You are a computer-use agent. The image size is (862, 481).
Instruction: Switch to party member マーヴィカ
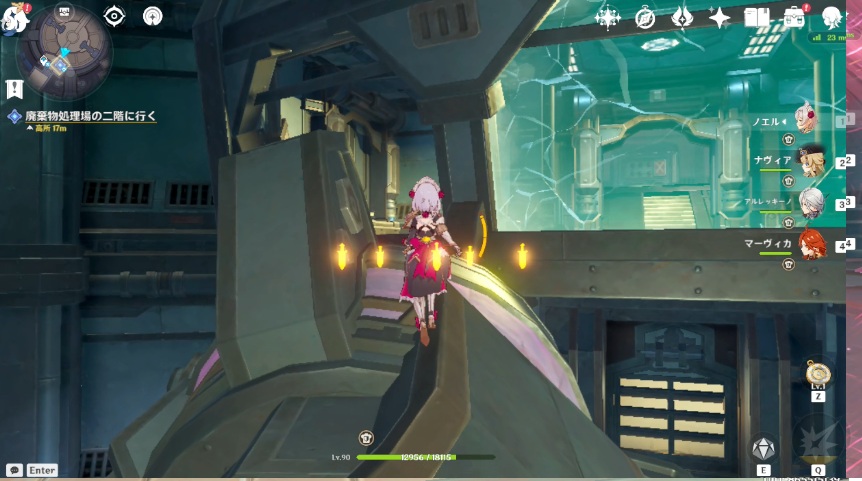(x=808, y=244)
